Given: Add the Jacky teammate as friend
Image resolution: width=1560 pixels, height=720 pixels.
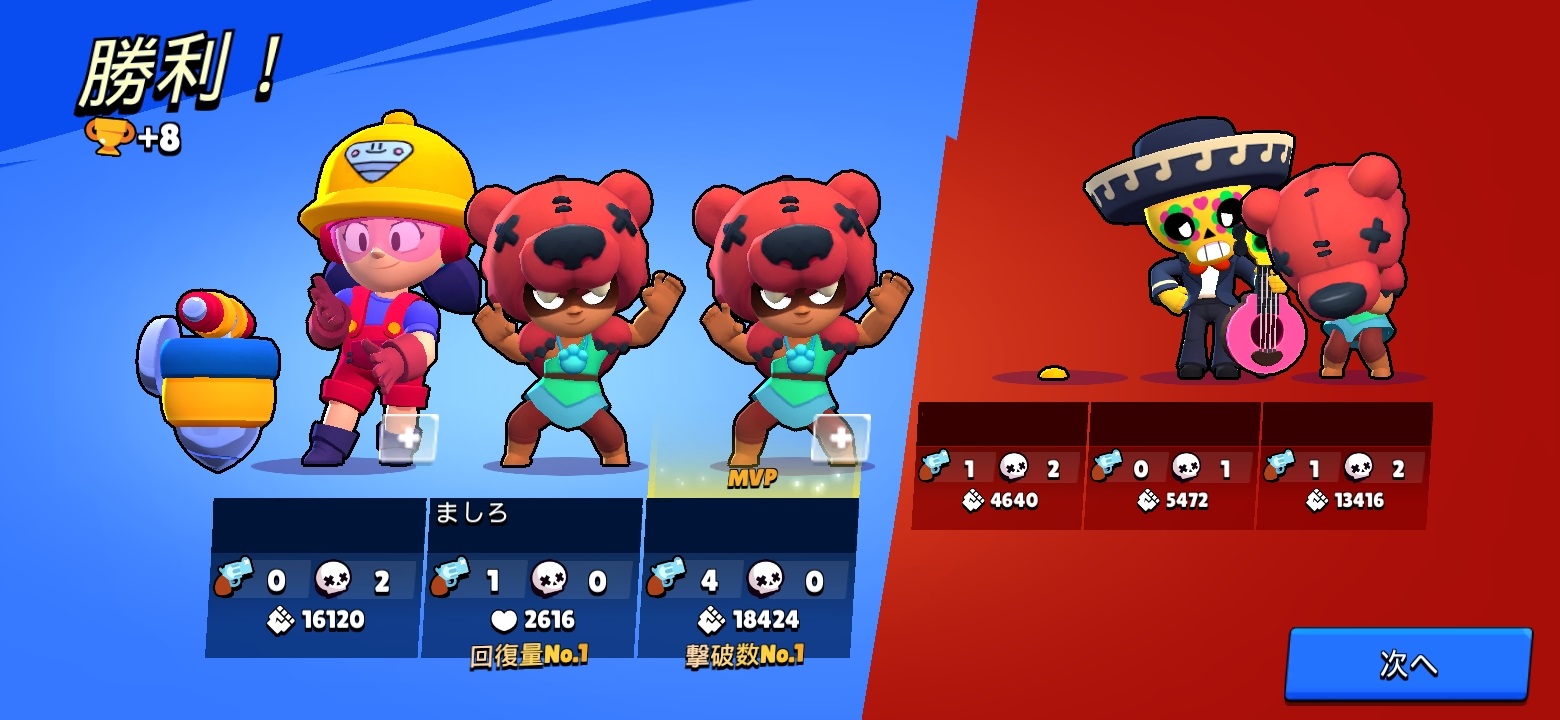Looking at the screenshot, I should pyautogui.click(x=409, y=438).
